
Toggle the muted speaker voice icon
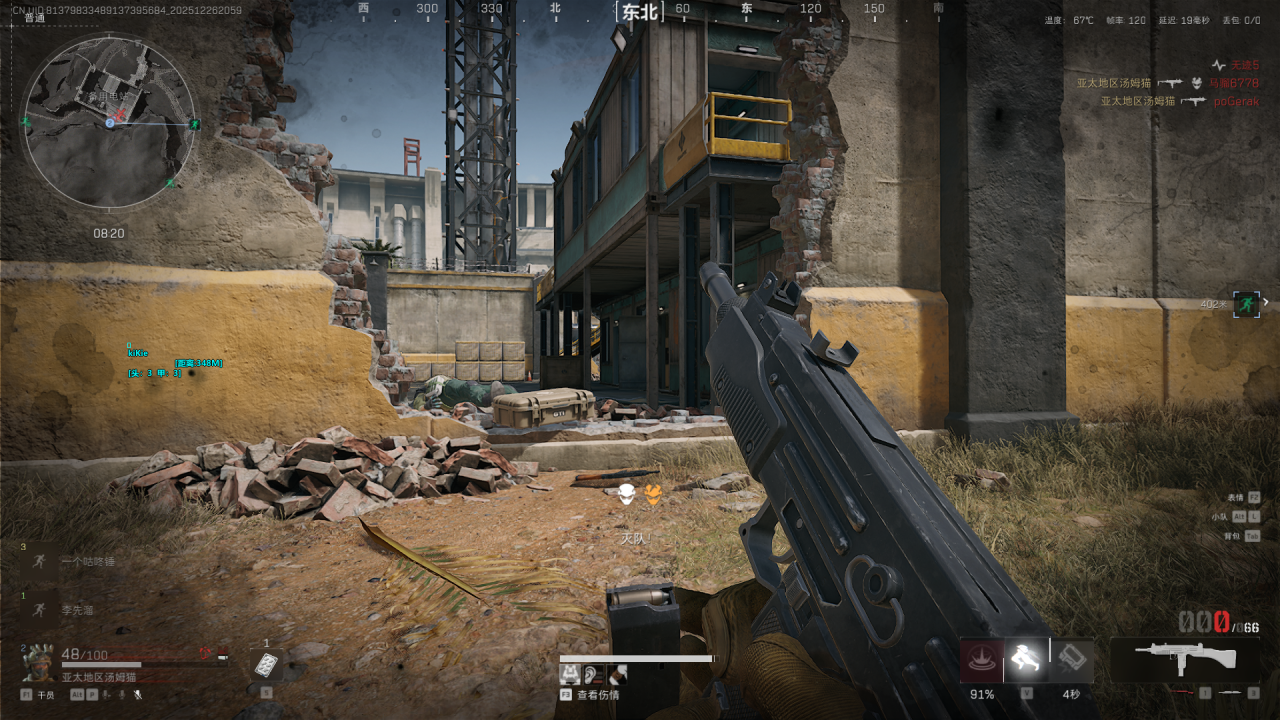(x=138, y=694)
